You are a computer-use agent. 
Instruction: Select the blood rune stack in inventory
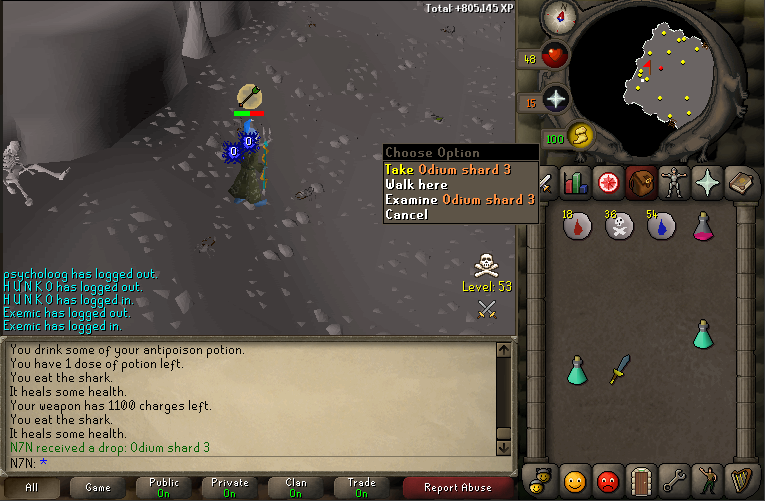tap(576, 228)
